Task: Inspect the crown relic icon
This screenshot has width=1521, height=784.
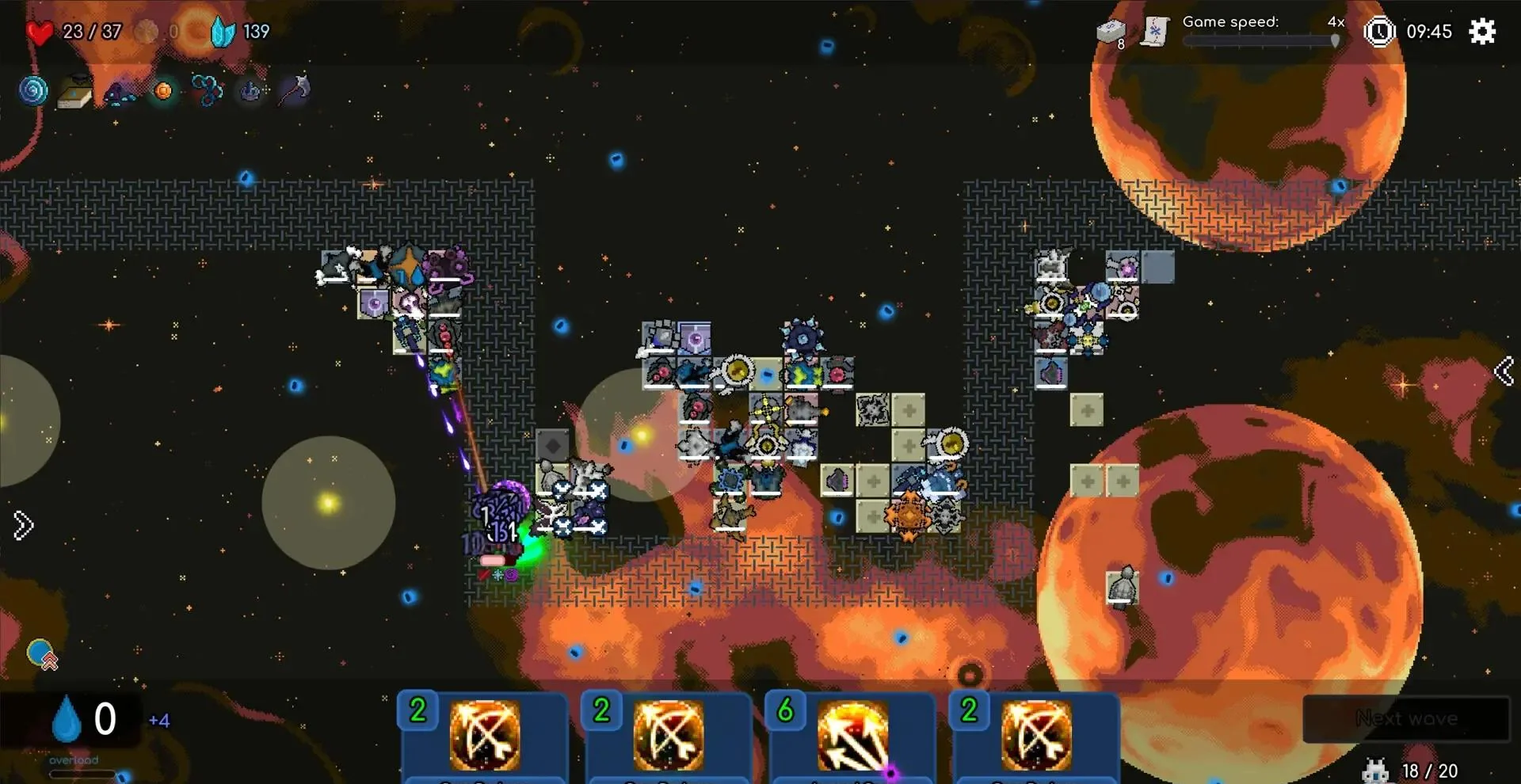Action: (250, 92)
